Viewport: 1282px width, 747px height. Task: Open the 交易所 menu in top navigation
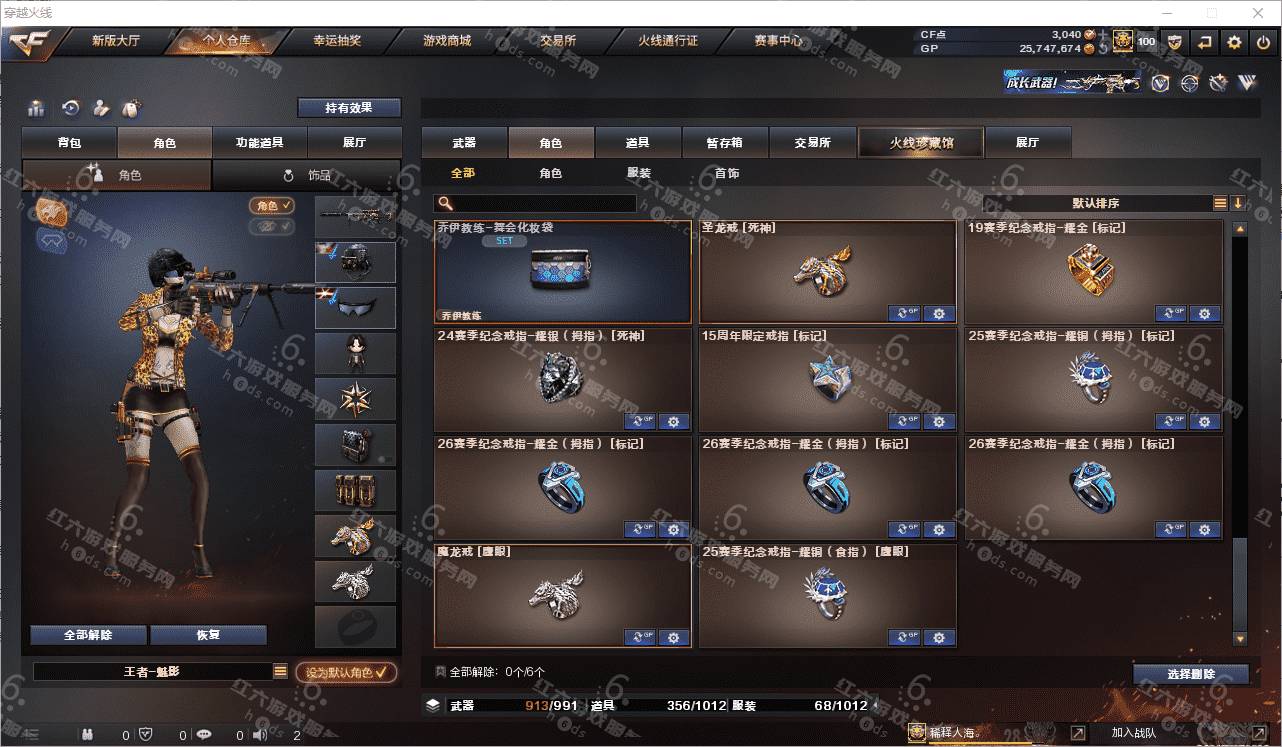(x=557, y=41)
